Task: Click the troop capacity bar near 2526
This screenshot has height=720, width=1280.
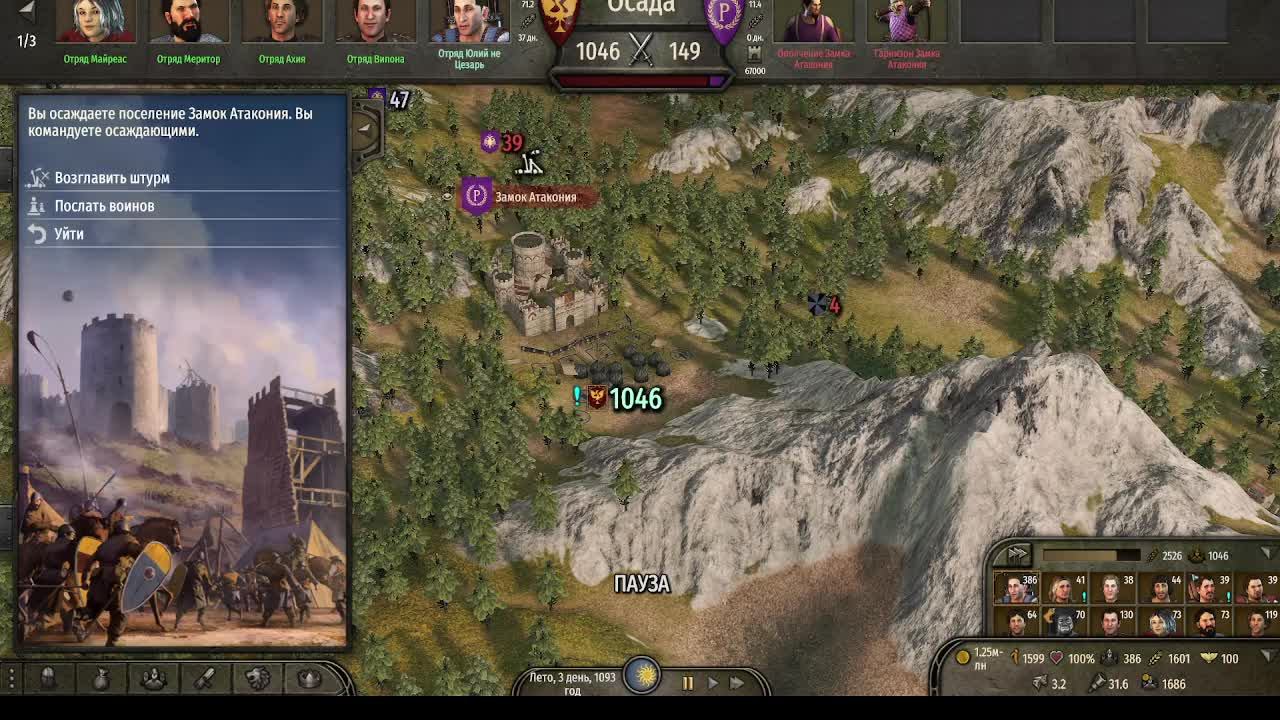Action: pos(1092,553)
